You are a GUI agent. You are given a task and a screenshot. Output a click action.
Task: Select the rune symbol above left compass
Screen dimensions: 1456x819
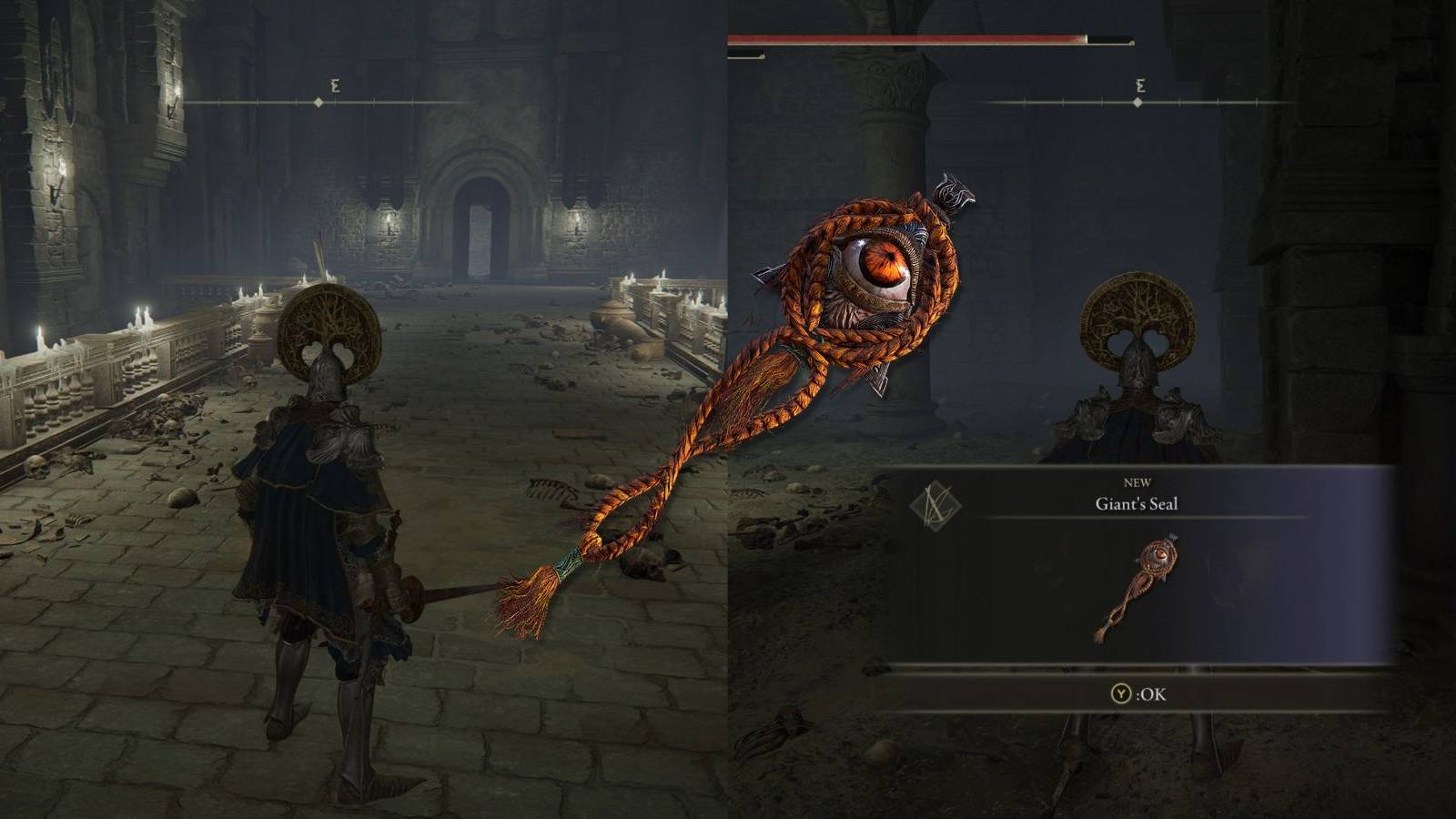(332, 85)
